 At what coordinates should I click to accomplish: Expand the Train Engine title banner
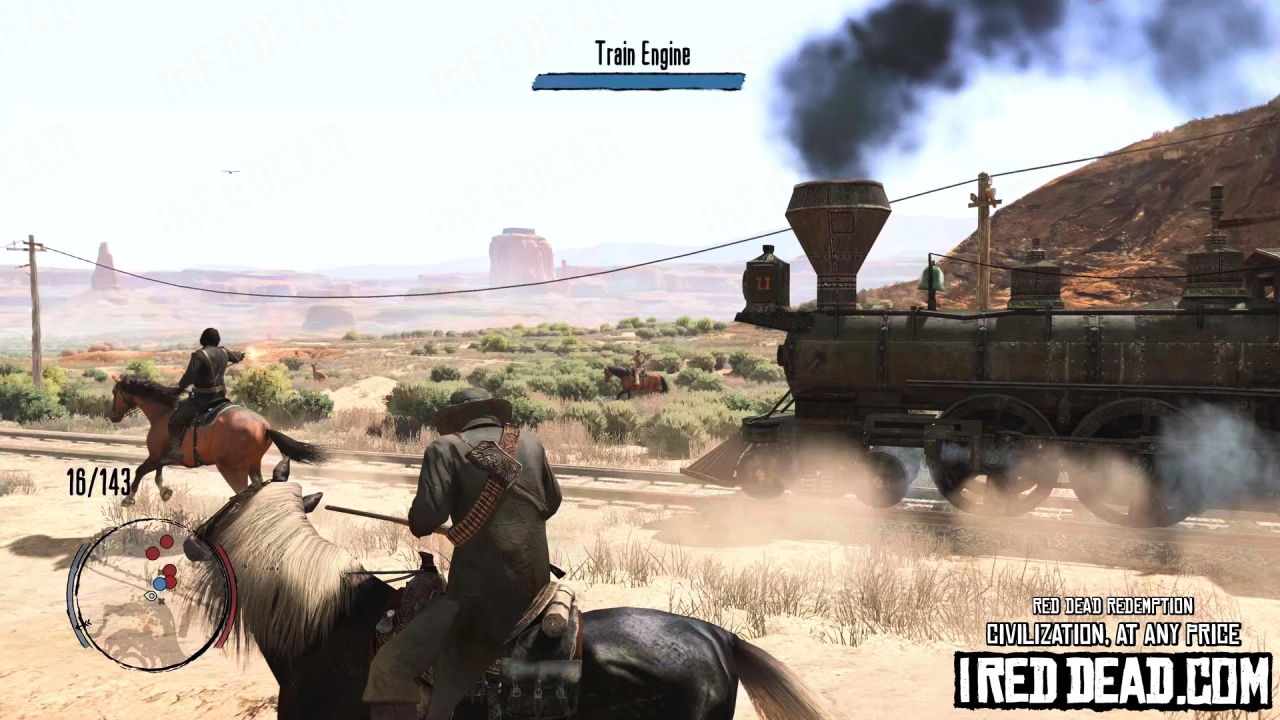coord(637,80)
